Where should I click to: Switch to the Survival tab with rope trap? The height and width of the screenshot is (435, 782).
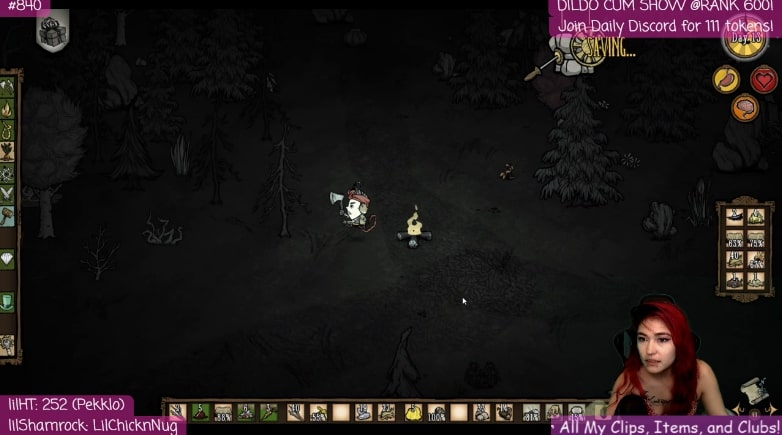[7, 130]
